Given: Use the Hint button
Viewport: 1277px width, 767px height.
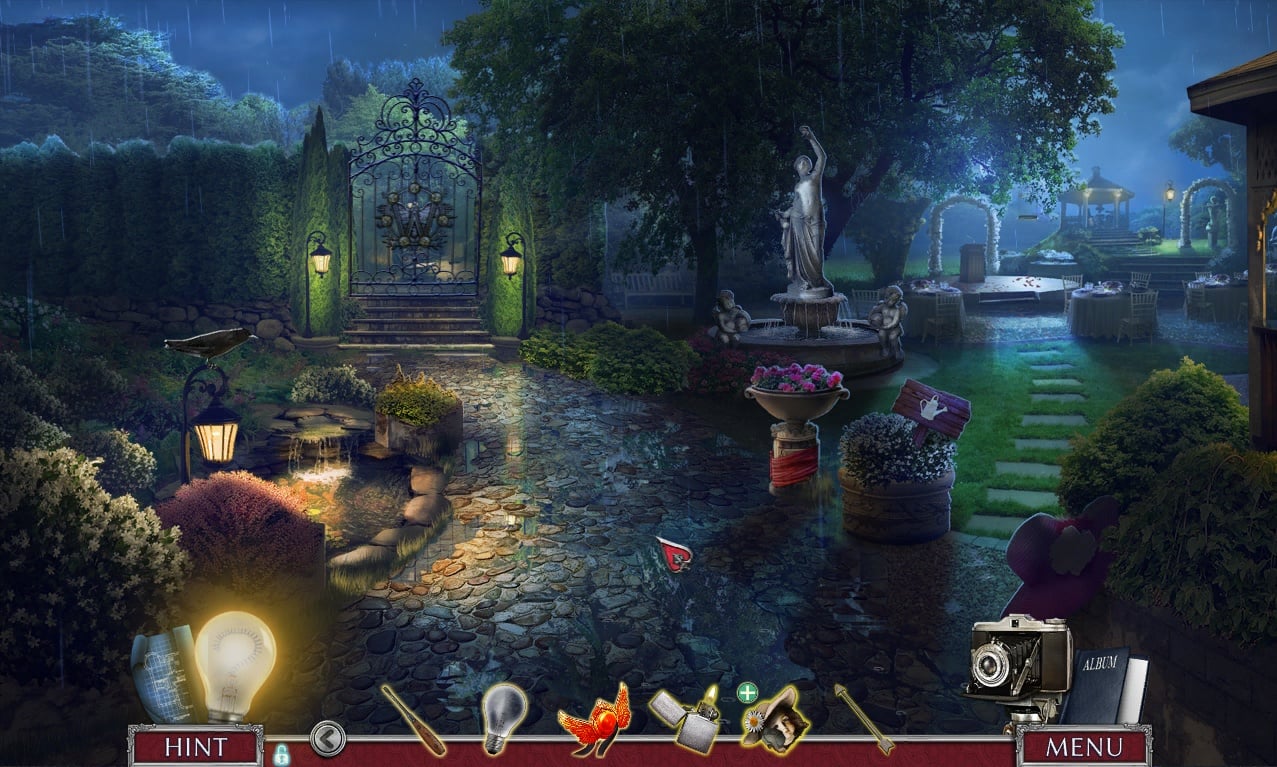Looking at the screenshot, I should pyautogui.click(x=196, y=746).
